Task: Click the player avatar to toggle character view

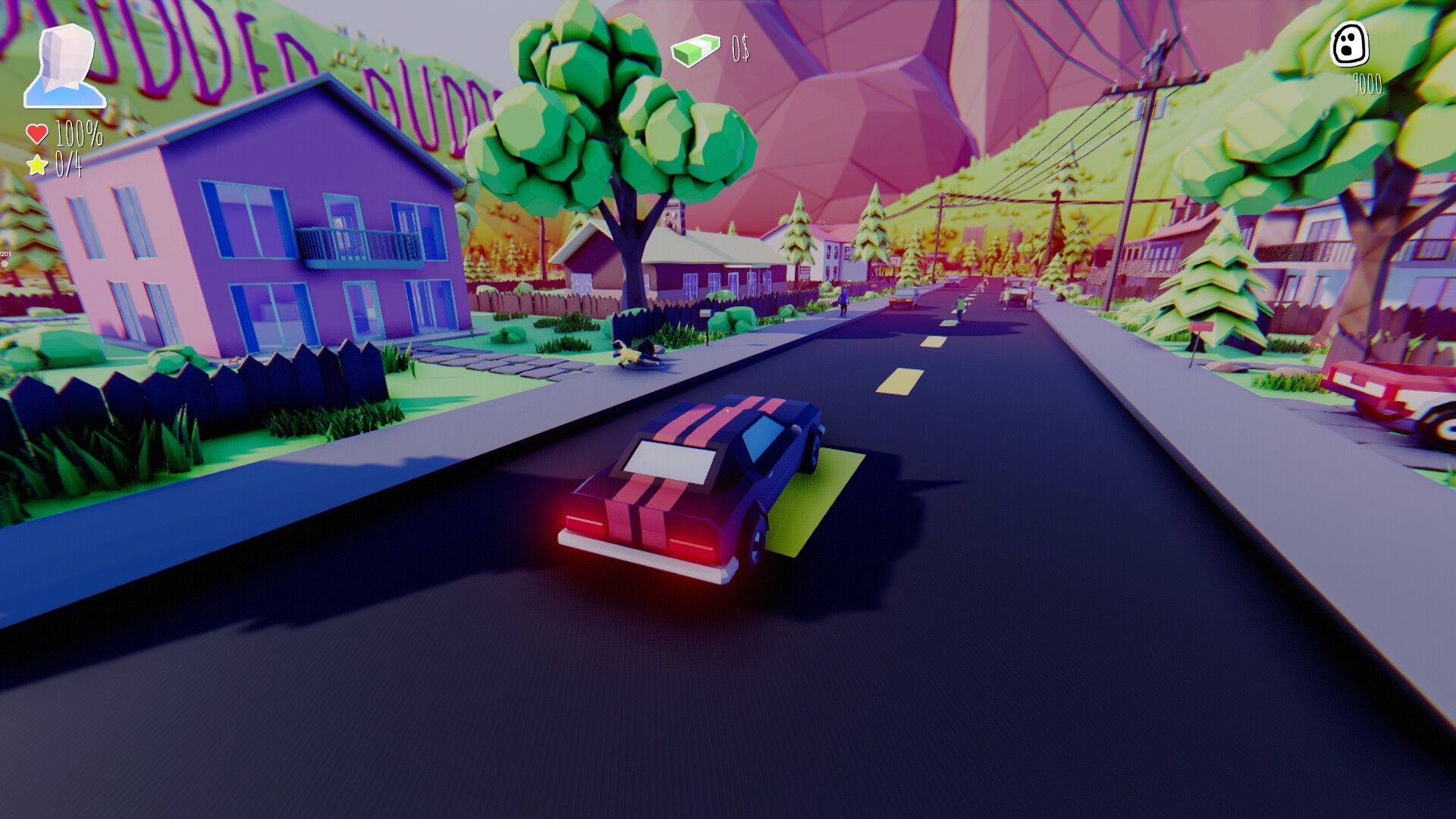Action: [64, 64]
